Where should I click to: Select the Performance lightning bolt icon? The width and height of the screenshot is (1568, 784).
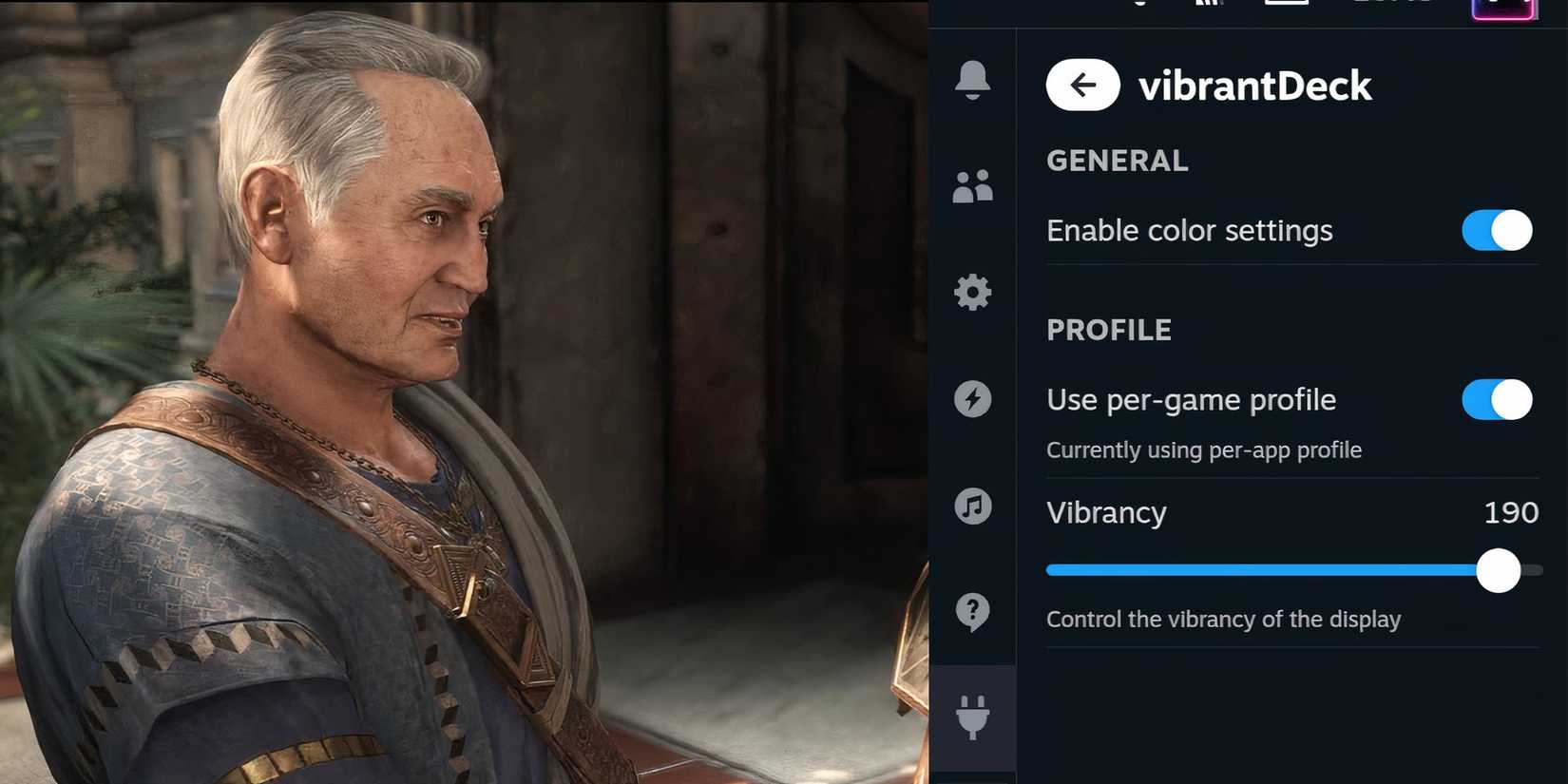[x=973, y=399]
